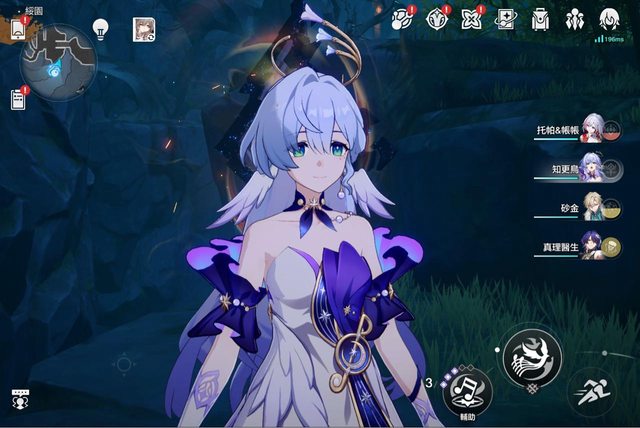Open the shield-shaped emblem icon in top bar
The image size is (640, 428).
[436, 18]
